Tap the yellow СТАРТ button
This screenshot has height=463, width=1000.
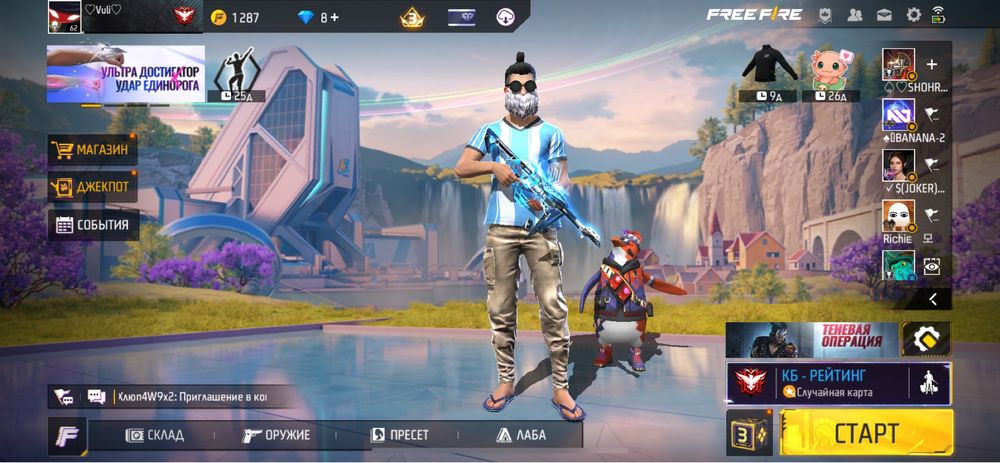click(x=866, y=433)
